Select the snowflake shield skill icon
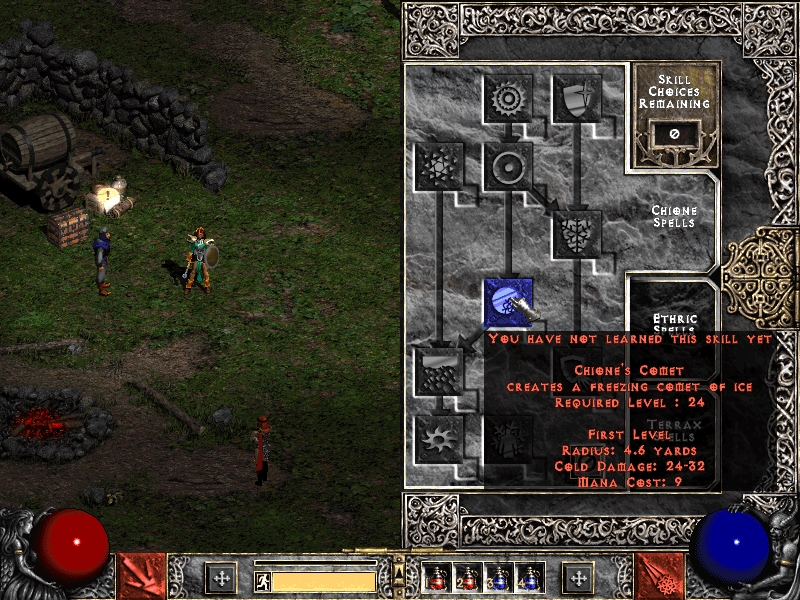 [x=577, y=234]
